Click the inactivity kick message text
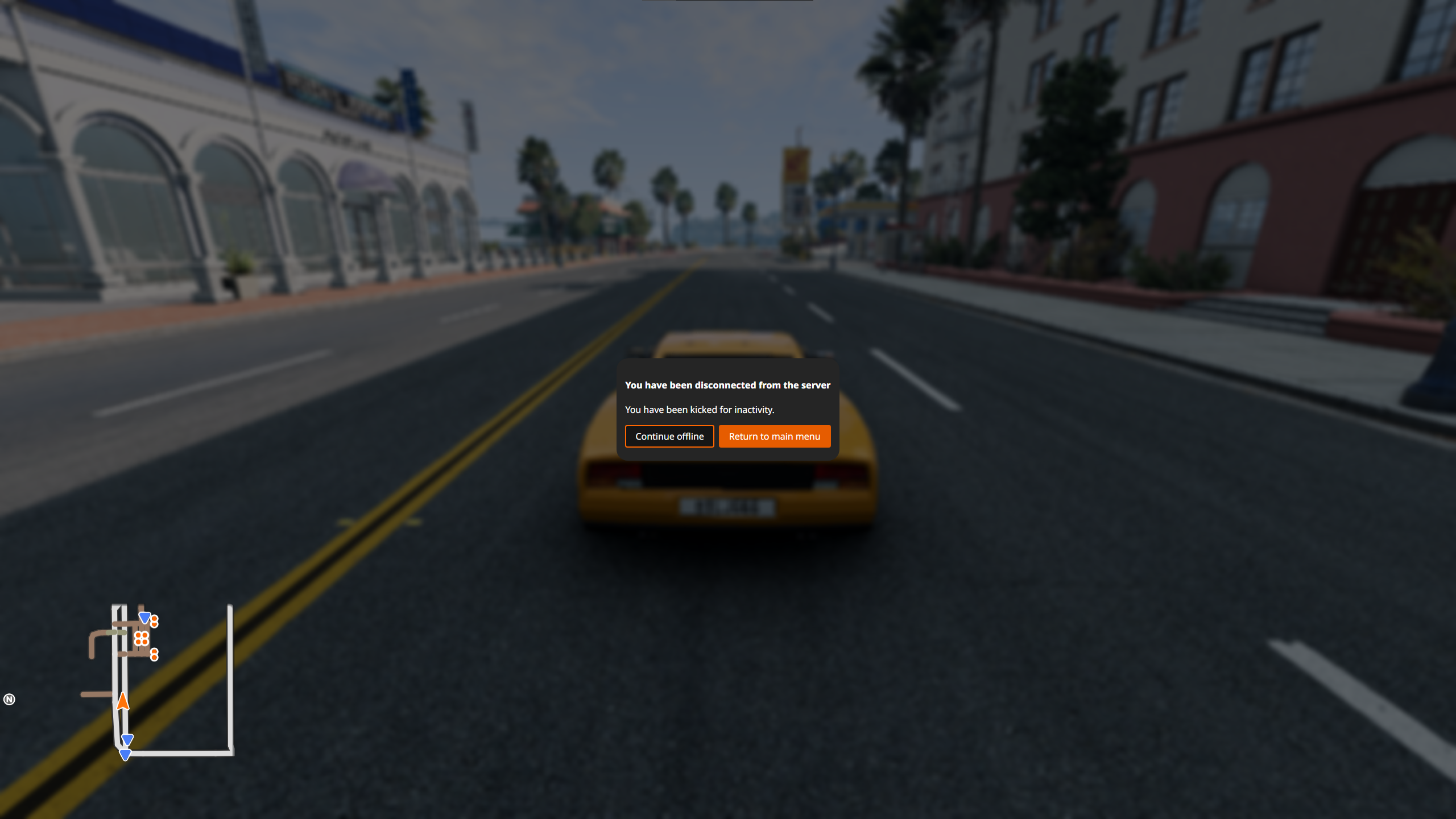Screen dimensions: 1456x819 coord(700,409)
